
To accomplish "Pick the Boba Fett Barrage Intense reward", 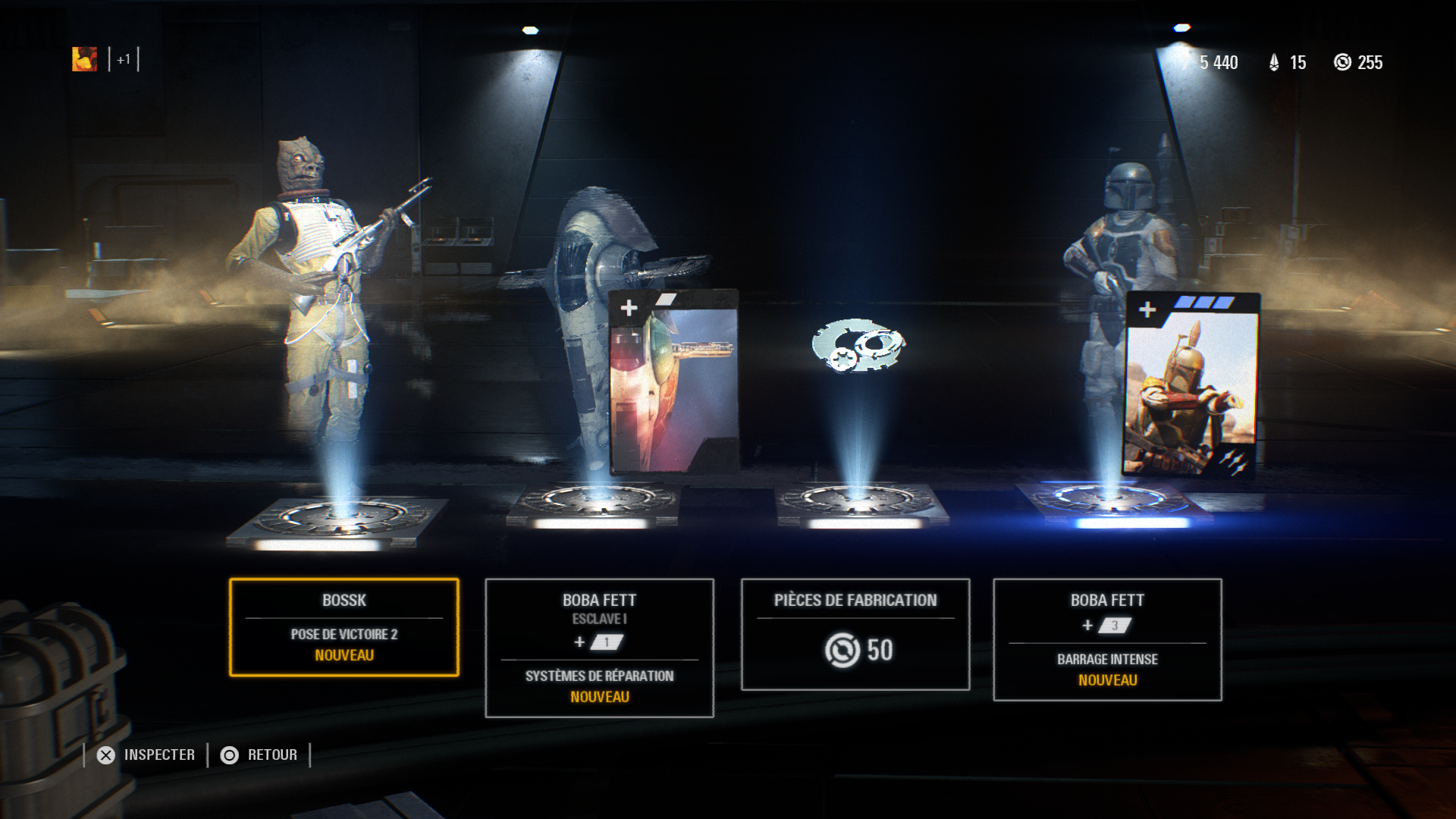I will 1107,639.
